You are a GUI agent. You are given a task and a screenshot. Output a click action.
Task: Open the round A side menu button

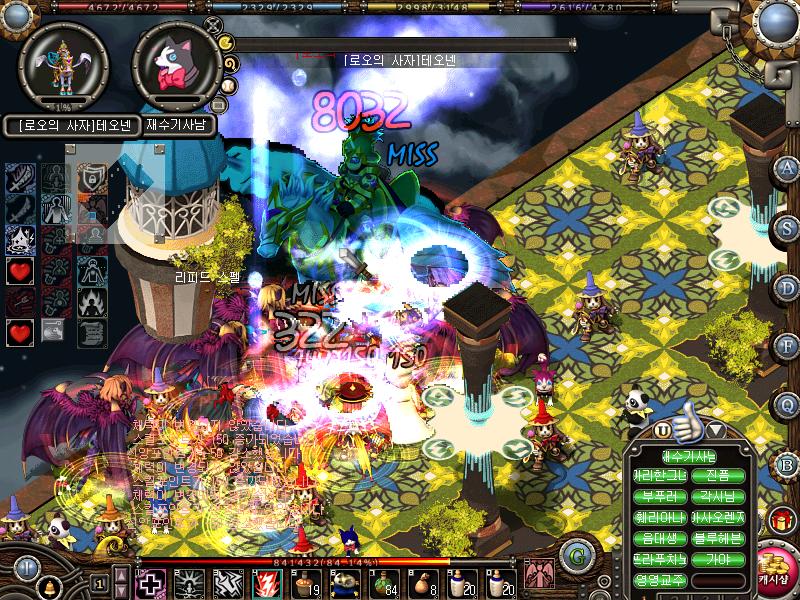[x=786, y=168]
